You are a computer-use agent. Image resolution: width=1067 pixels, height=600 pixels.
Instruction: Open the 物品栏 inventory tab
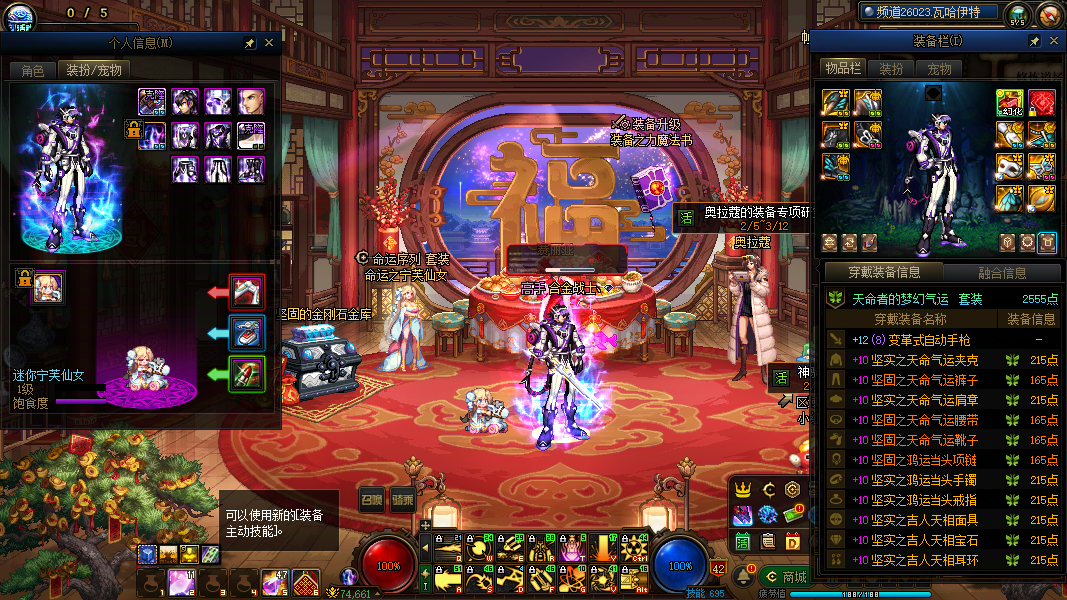[843, 68]
